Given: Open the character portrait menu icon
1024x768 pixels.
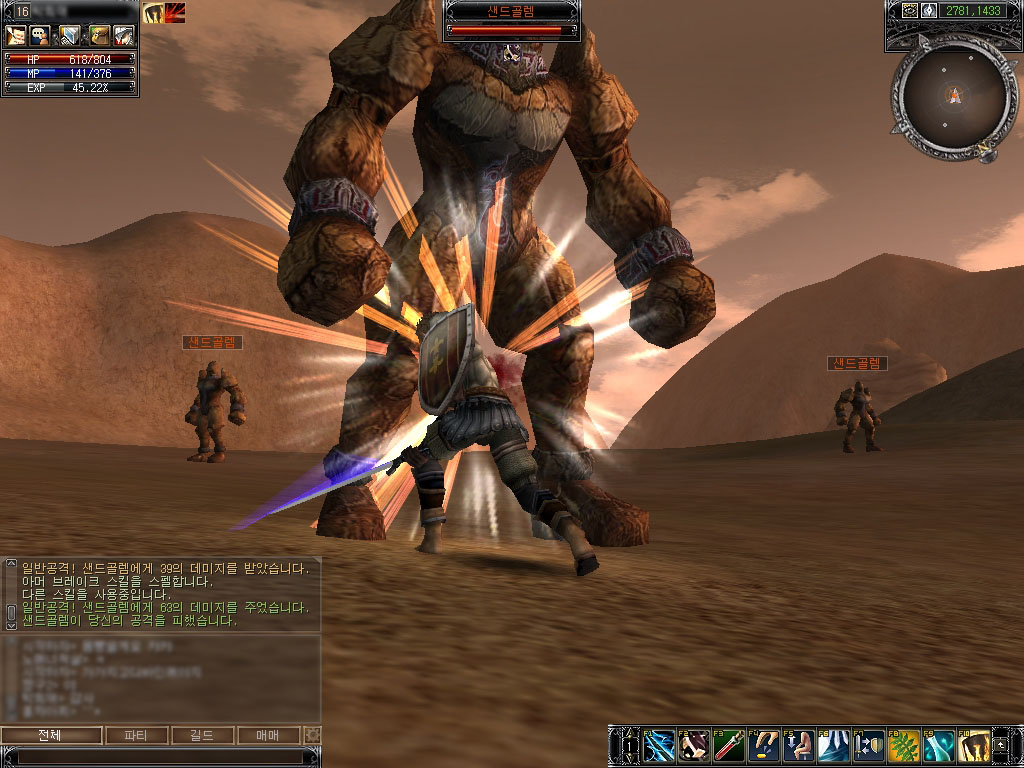Looking at the screenshot, I should 16,36.
